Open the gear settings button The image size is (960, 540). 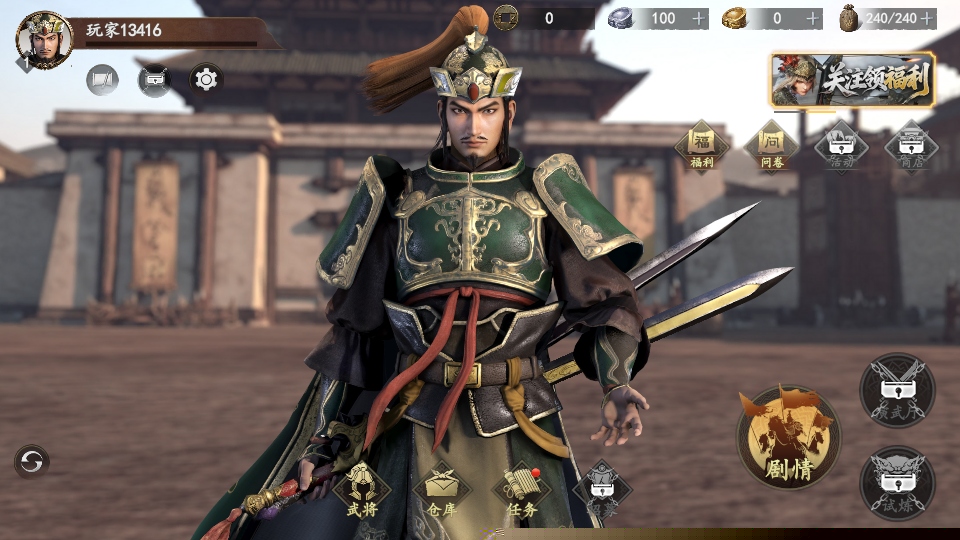pyautogui.click(x=206, y=78)
